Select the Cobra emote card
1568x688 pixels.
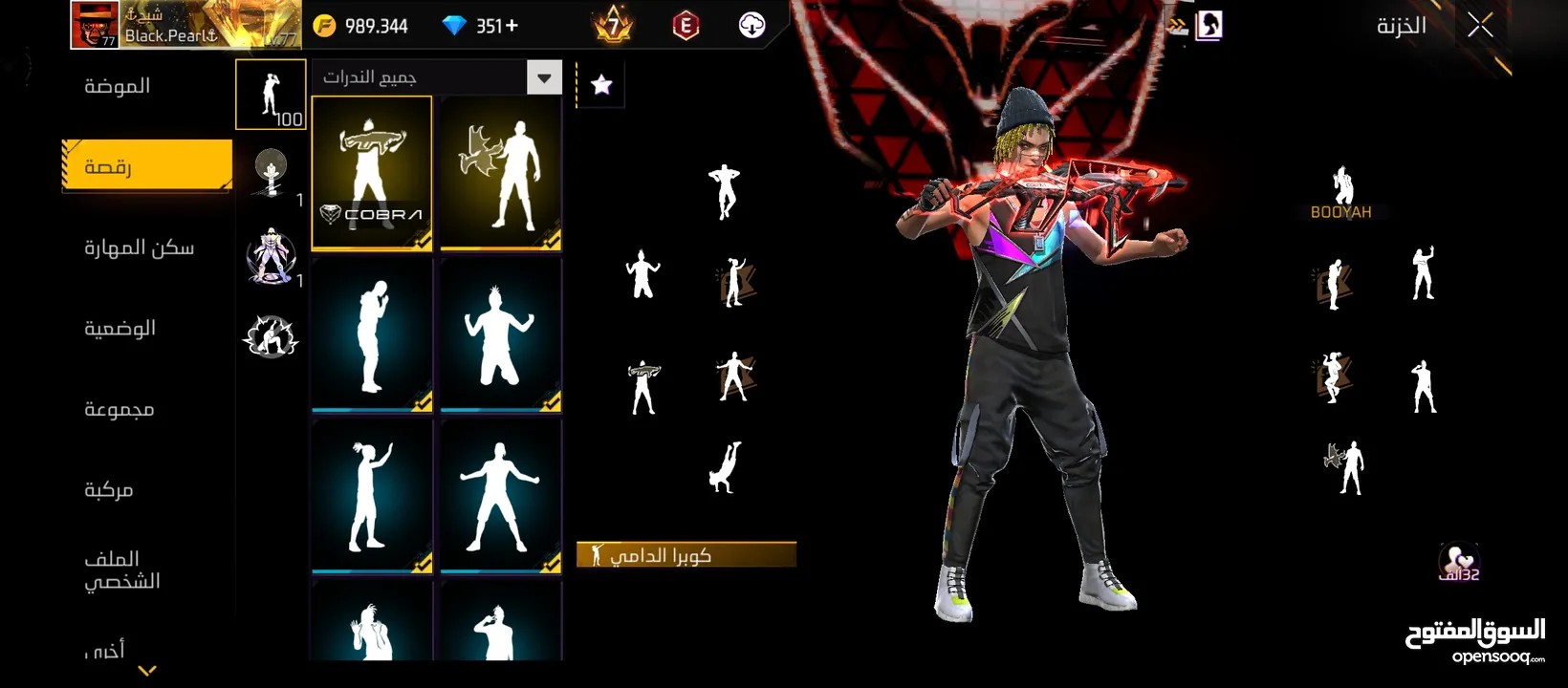pos(372,173)
